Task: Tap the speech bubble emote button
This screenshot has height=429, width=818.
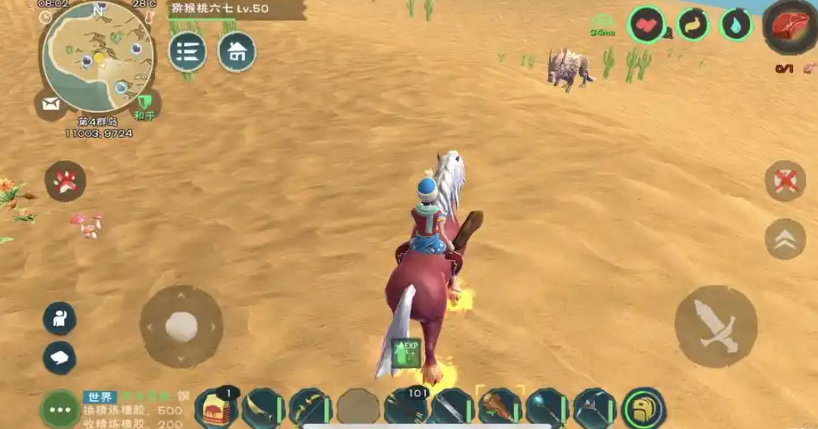Action: pyautogui.click(x=59, y=357)
